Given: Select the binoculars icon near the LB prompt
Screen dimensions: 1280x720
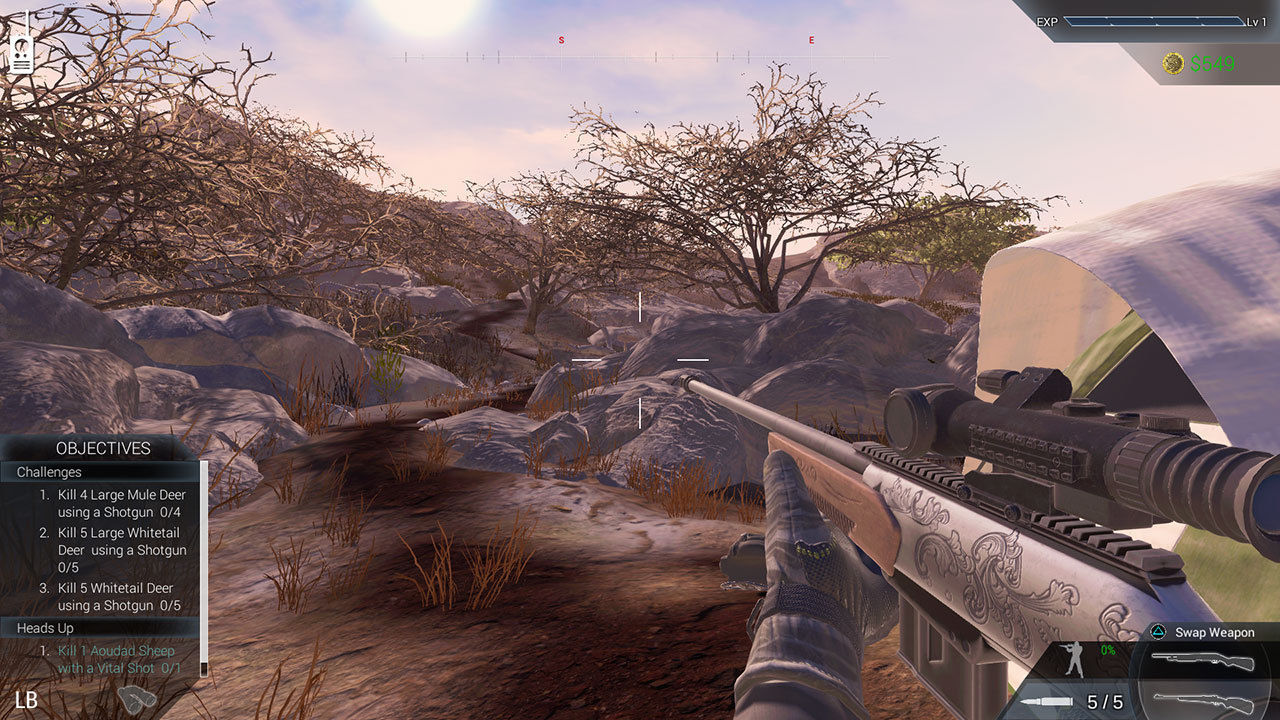Looking at the screenshot, I should pyautogui.click(x=138, y=697).
